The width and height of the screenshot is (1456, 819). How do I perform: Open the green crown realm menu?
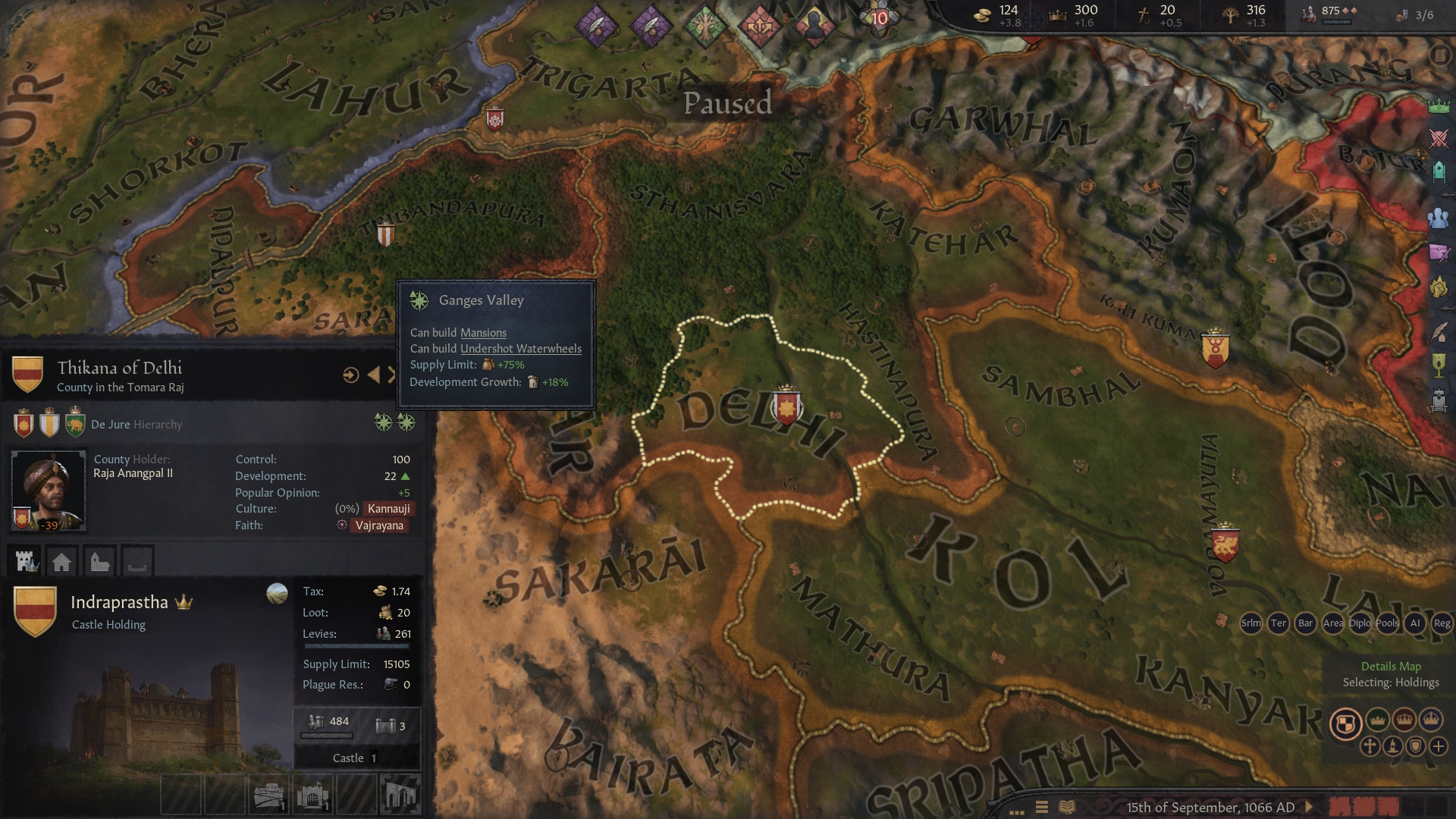click(1439, 106)
